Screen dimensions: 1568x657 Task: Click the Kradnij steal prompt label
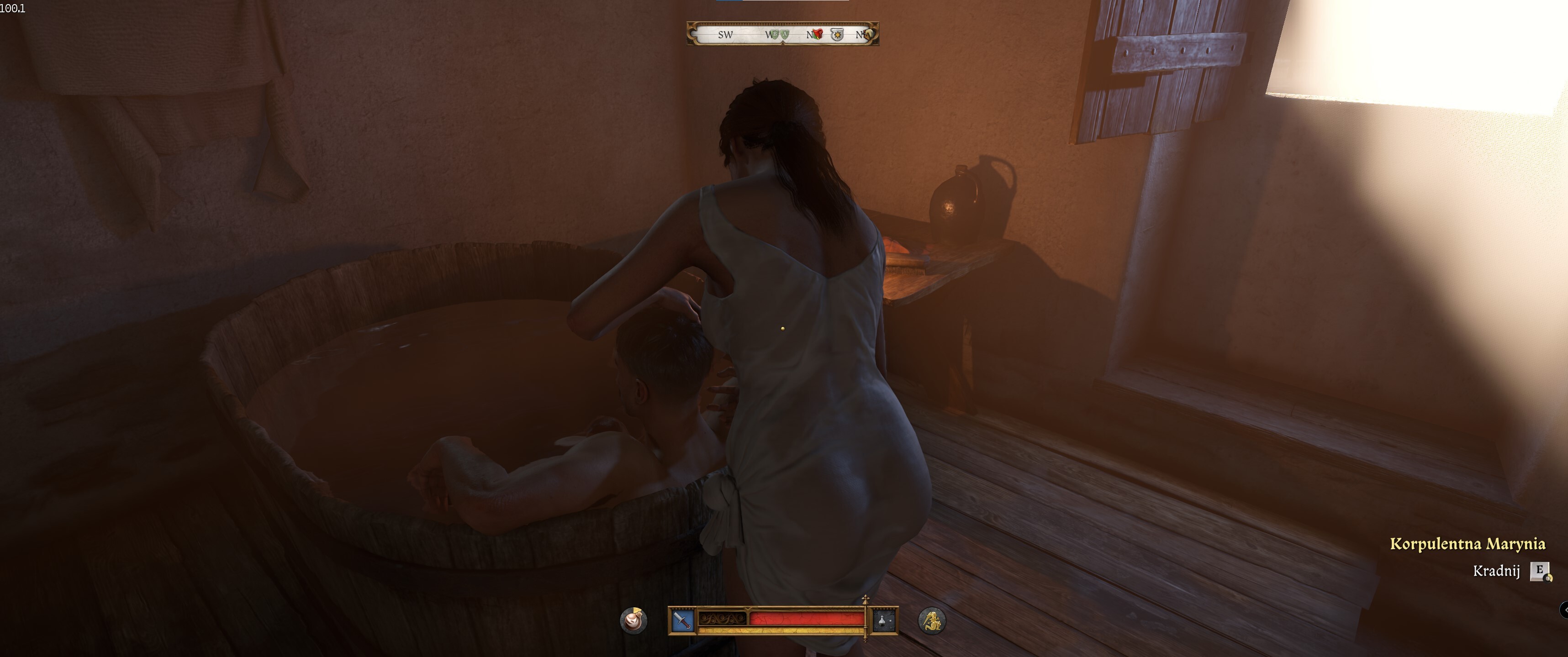point(1496,571)
